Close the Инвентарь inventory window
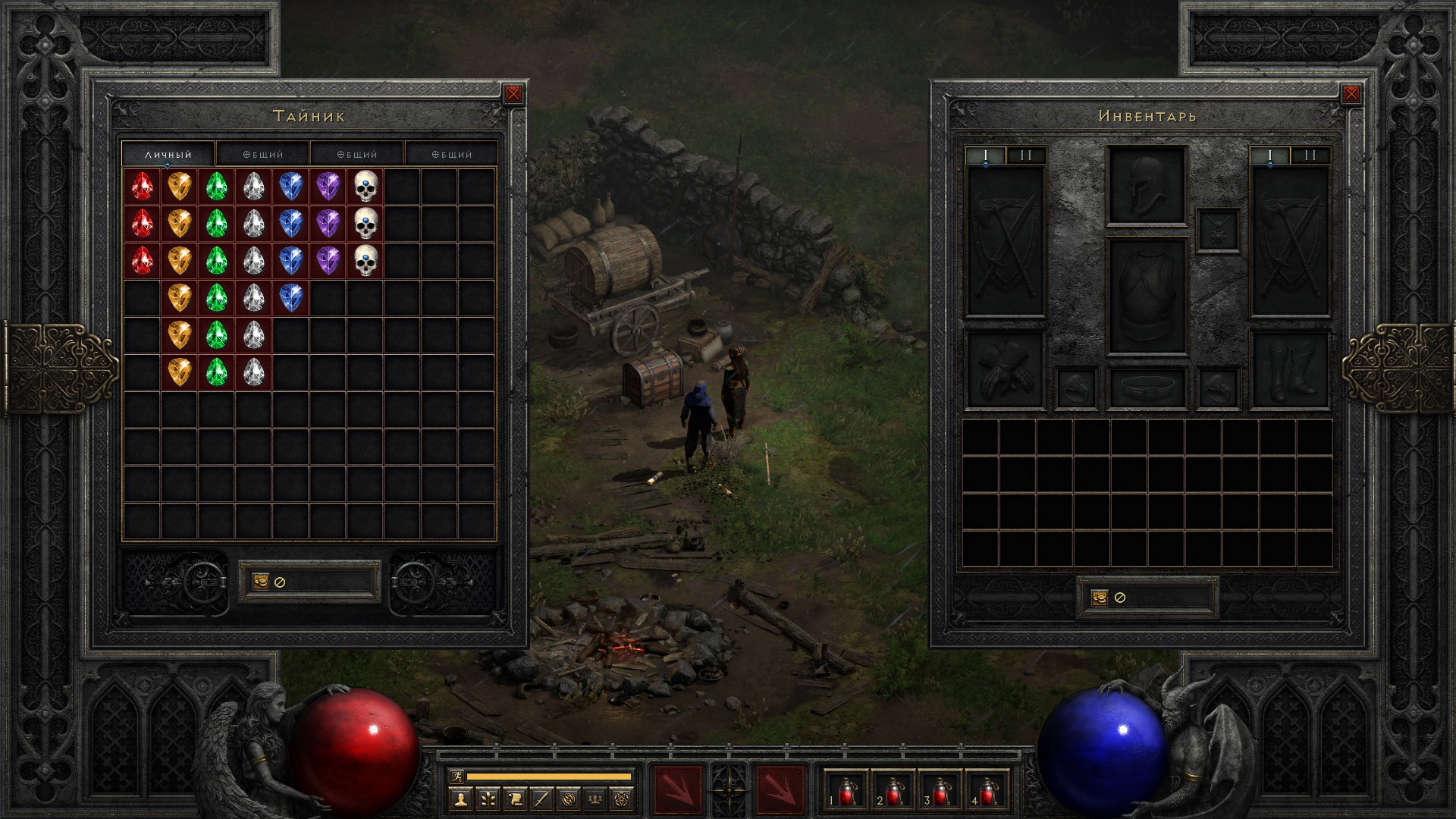Image resolution: width=1456 pixels, height=819 pixels. 1351,94
